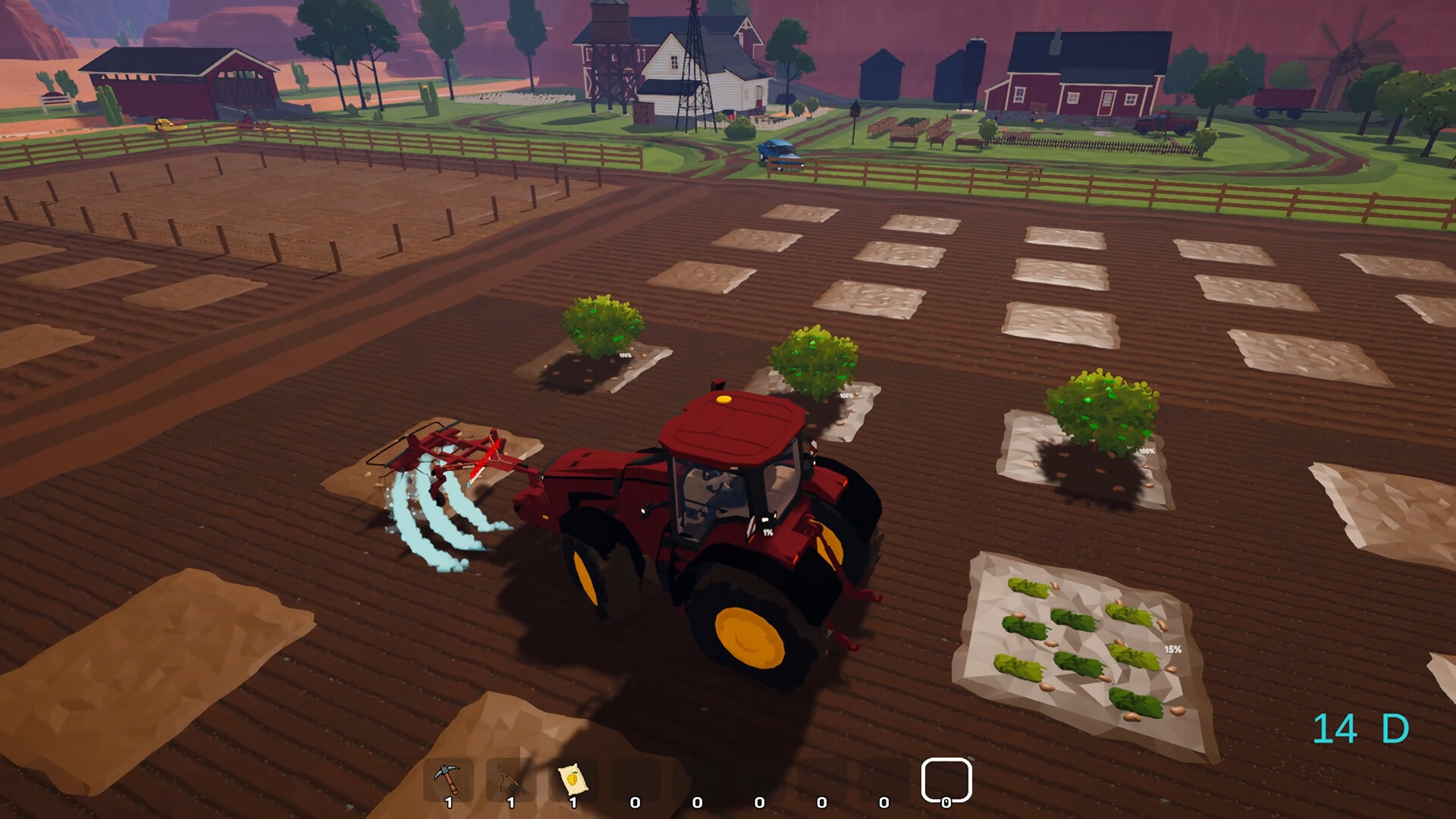Select the fishing rod hotbar slot
This screenshot has width=1456, height=819.
(511, 775)
